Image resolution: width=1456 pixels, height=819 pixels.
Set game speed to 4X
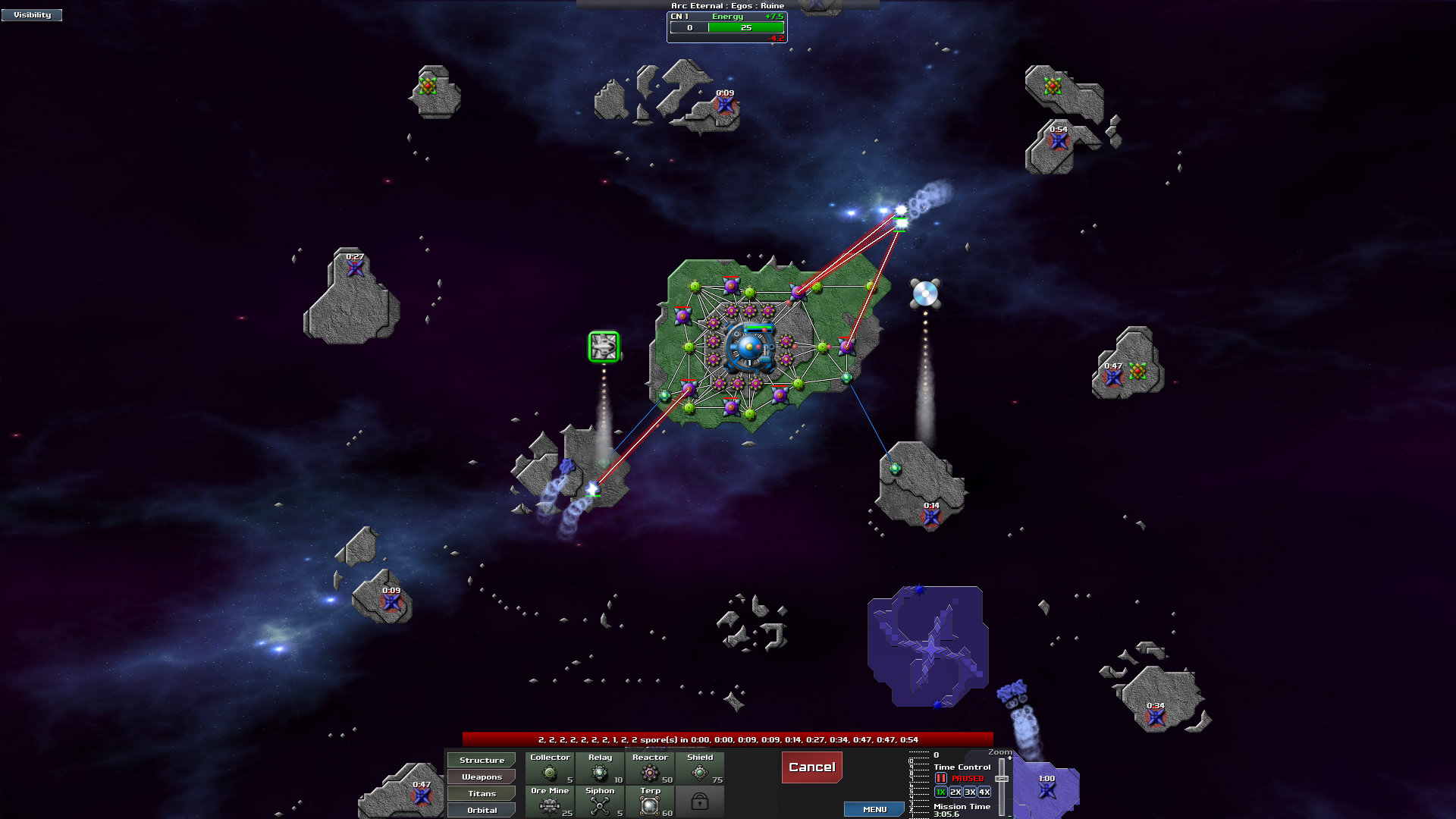[984, 792]
